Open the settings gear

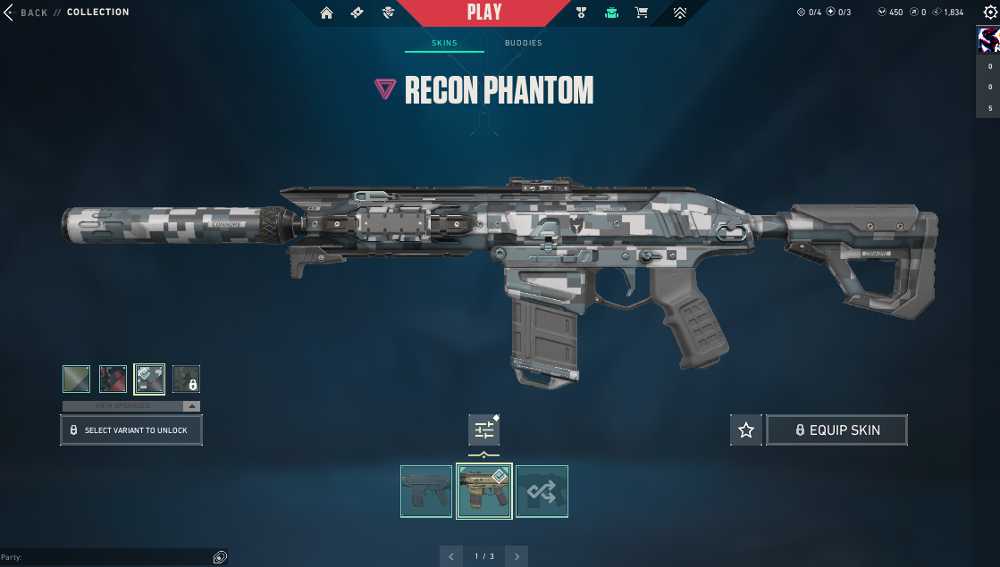(x=990, y=12)
